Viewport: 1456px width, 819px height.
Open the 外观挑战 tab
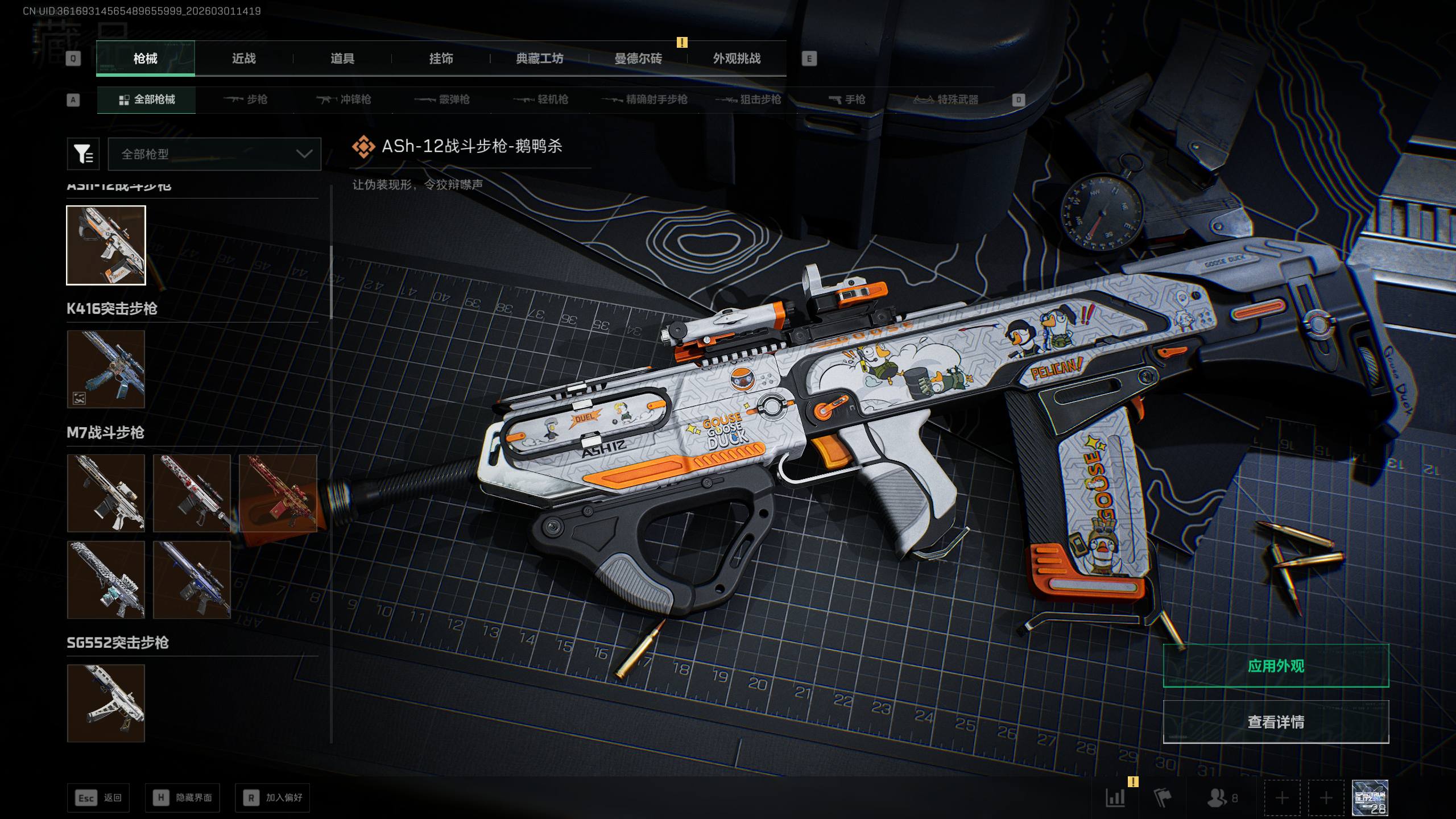[737, 59]
